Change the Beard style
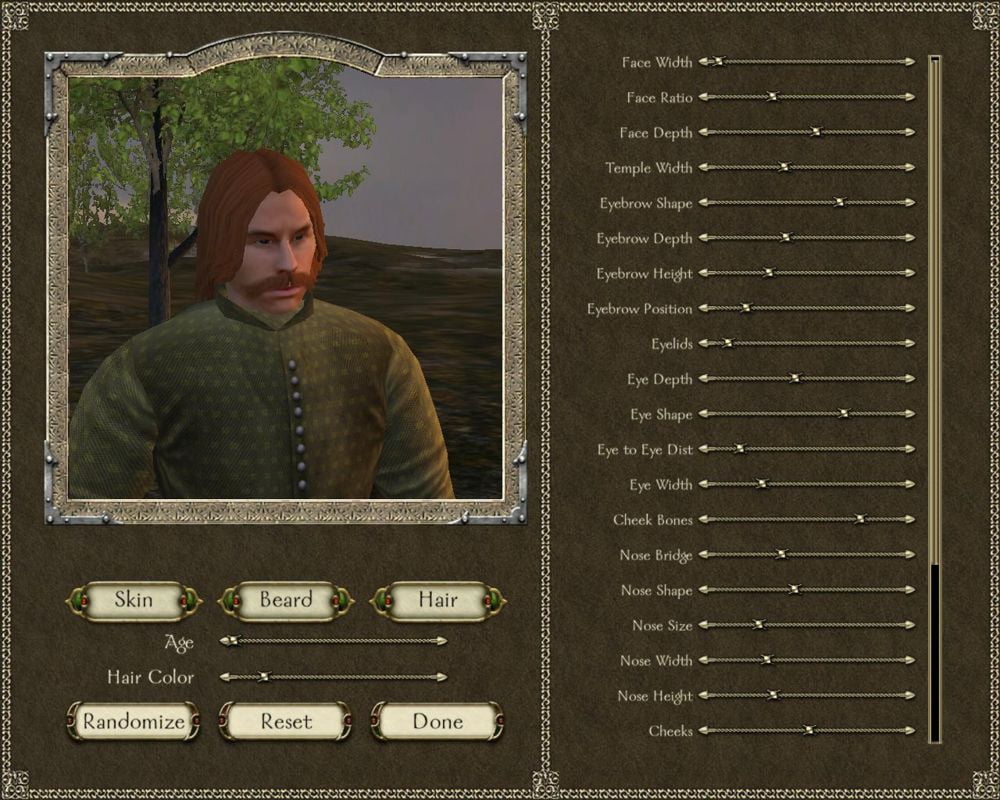Screen dimensions: 1000x800 (x=286, y=601)
